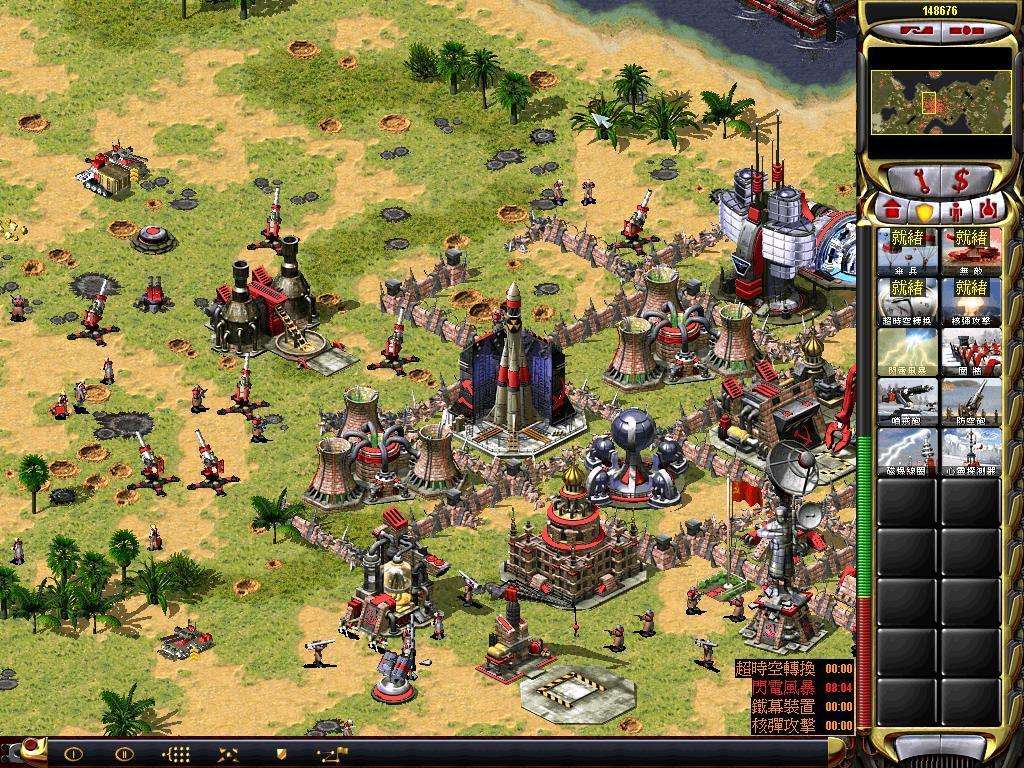Screen dimensions: 1024x768
Task: Switch to the infantry build tab
Action: click(956, 211)
